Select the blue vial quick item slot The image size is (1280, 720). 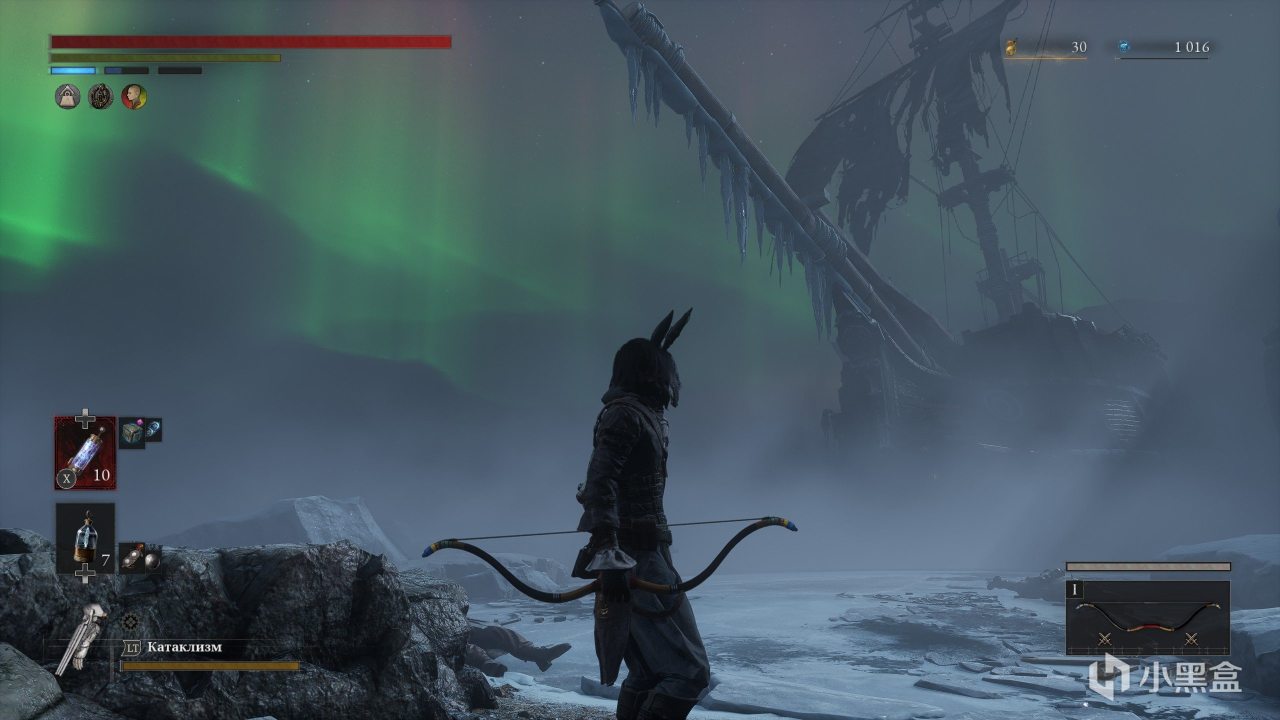coord(85,453)
